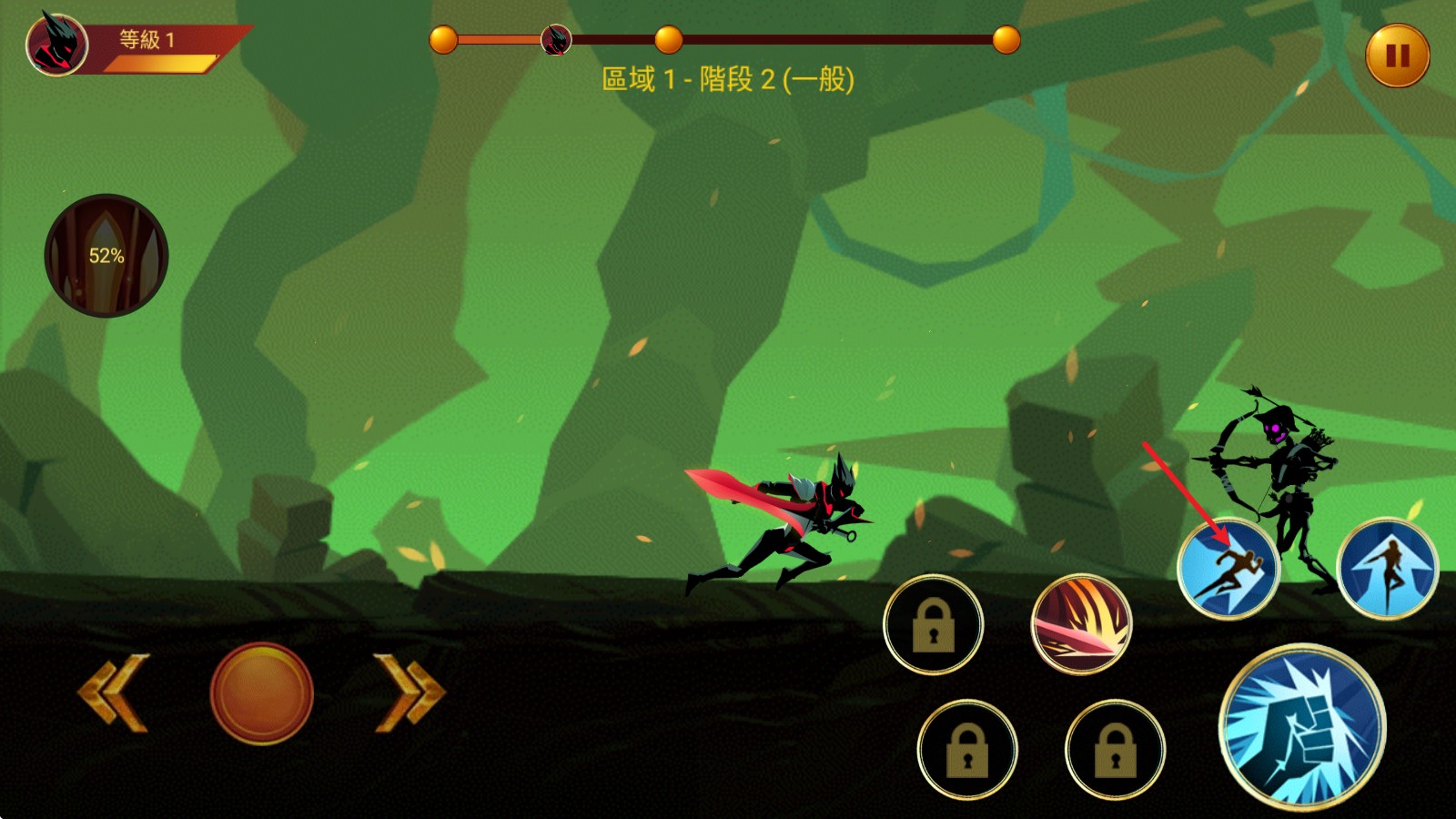Image resolution: width=1456 pixels, height=819 pixels.
Task: Use the jump skill with the upward arrow
Action: tap(1383, 566)
